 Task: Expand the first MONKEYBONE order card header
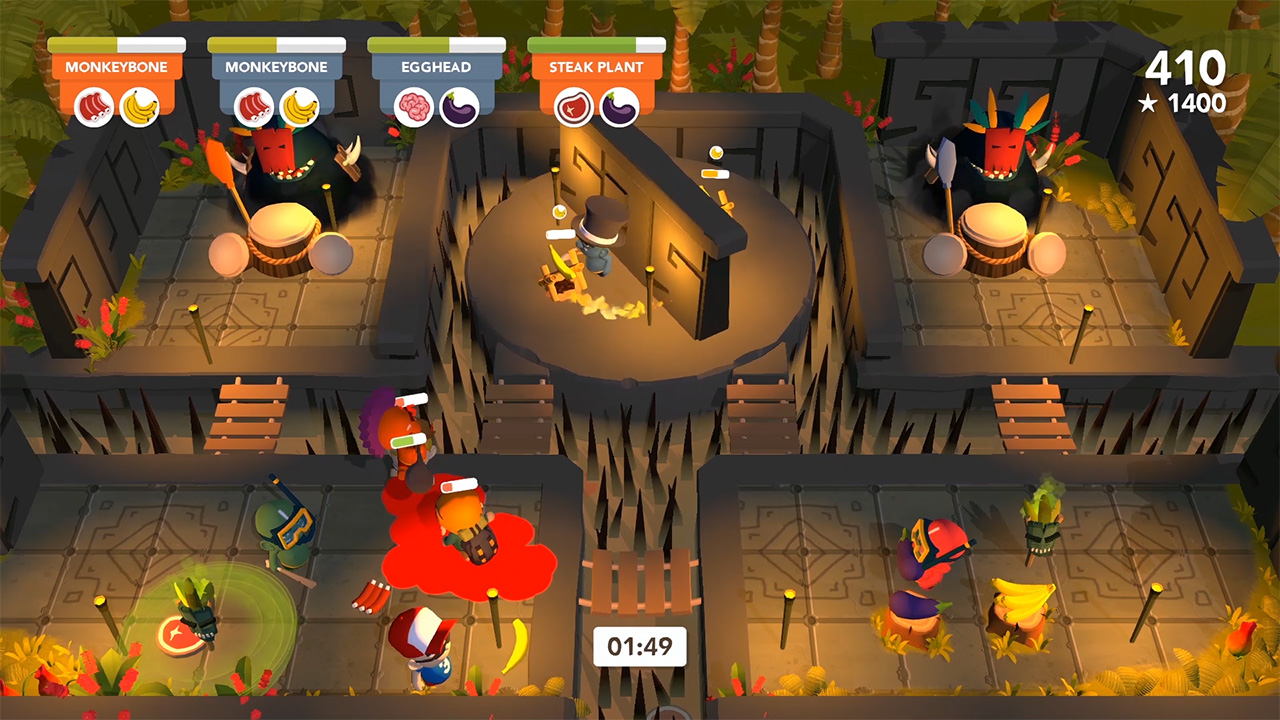[x=118, y=67]
